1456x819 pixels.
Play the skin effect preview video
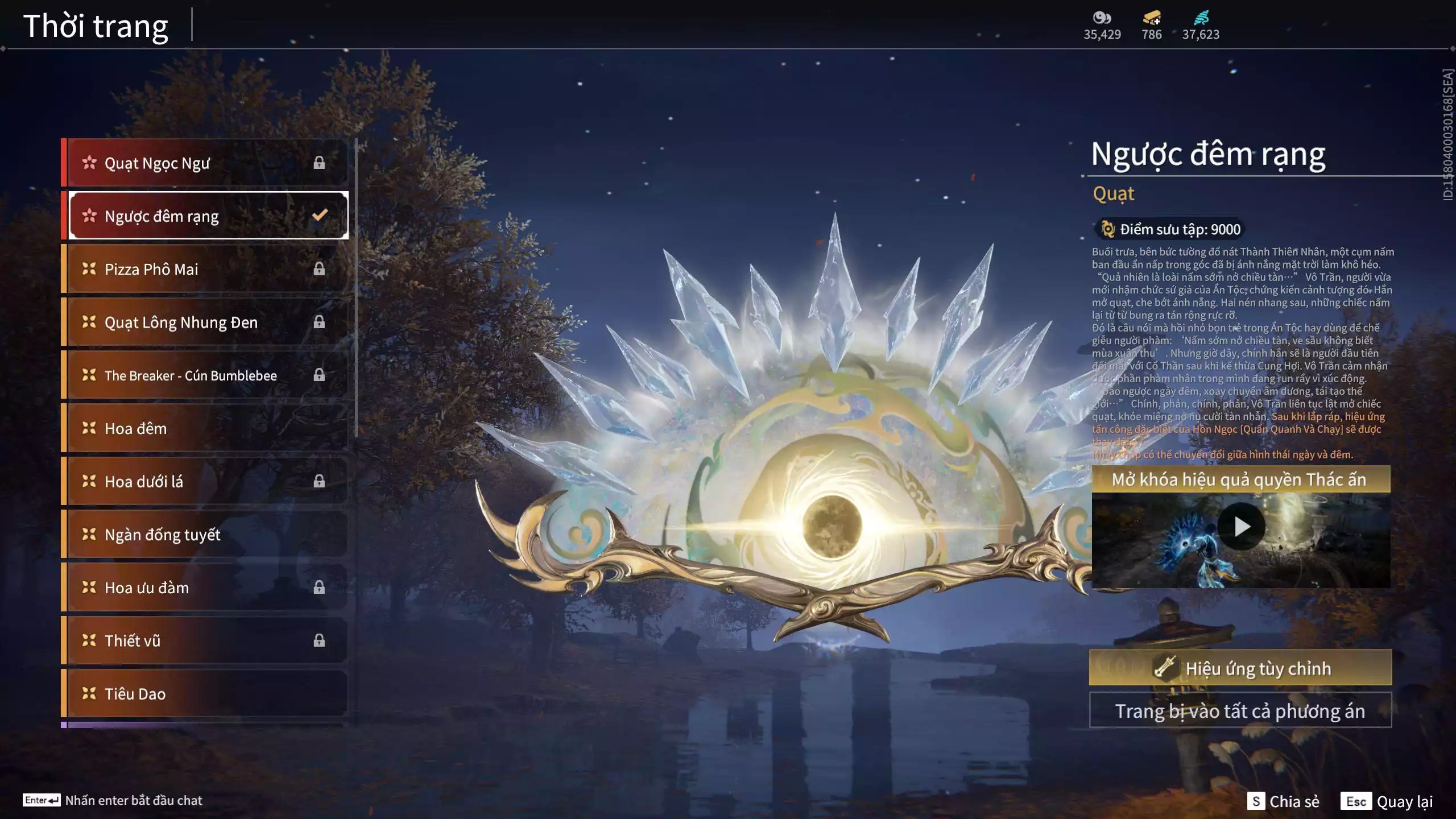tap(1241, 527)
